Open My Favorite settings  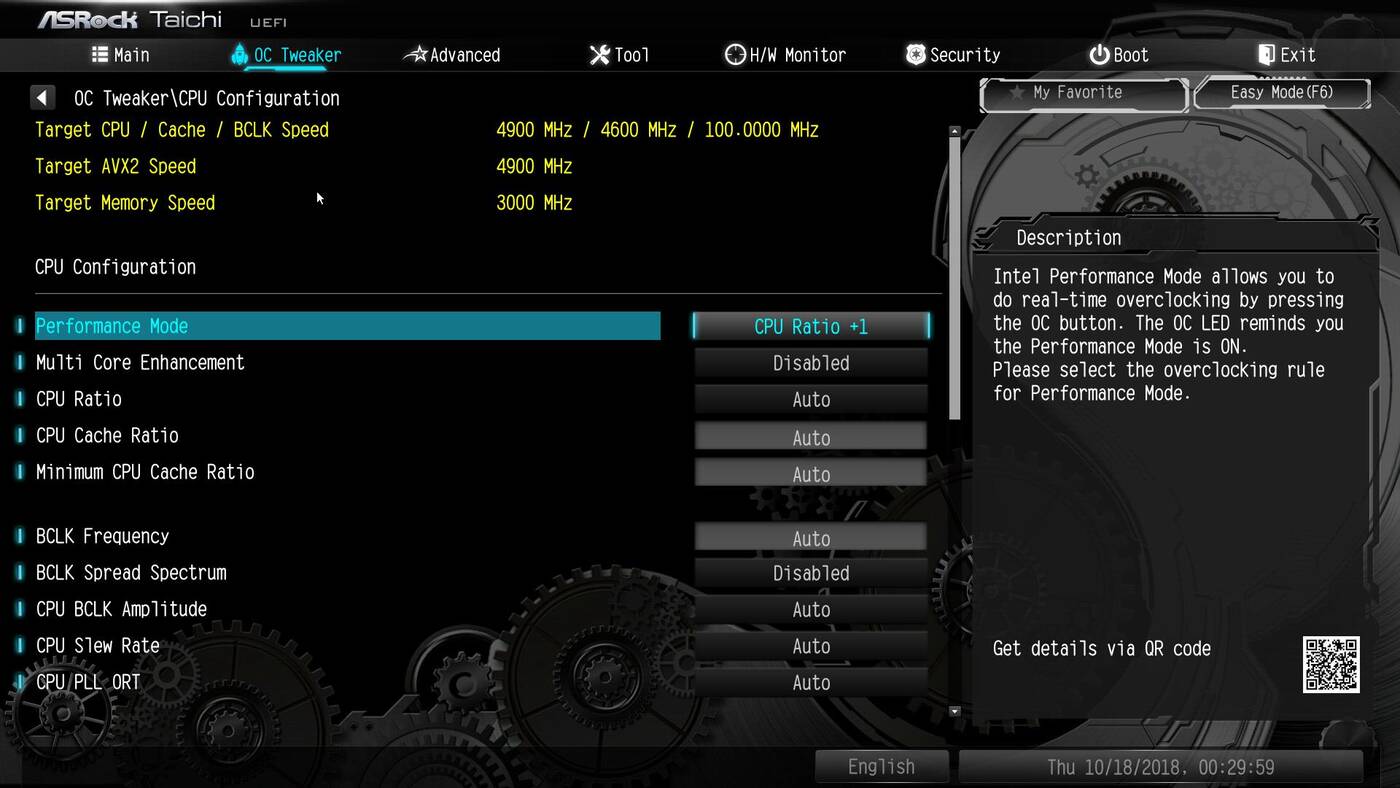pos(1083,93)
